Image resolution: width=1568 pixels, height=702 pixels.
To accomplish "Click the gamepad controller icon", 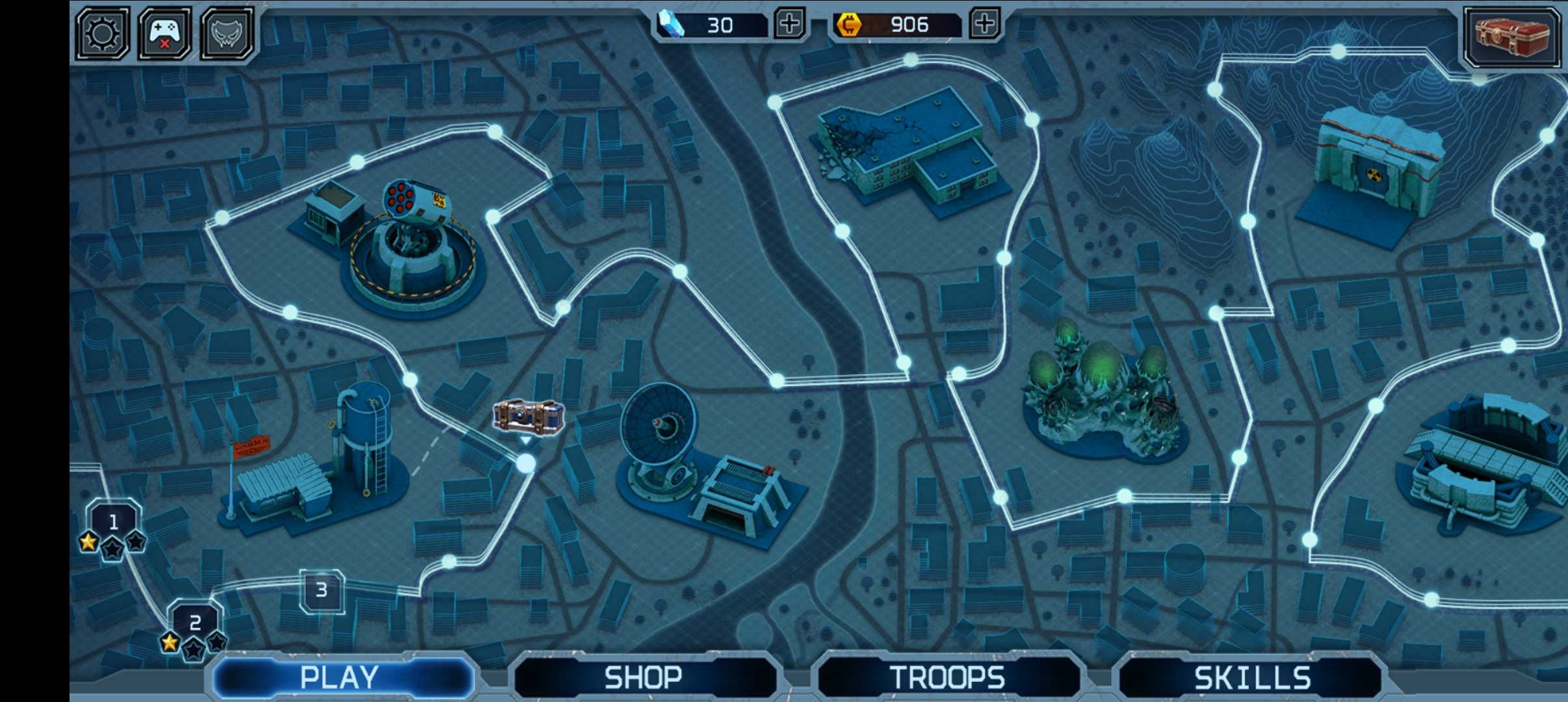I will coord(165,33).
